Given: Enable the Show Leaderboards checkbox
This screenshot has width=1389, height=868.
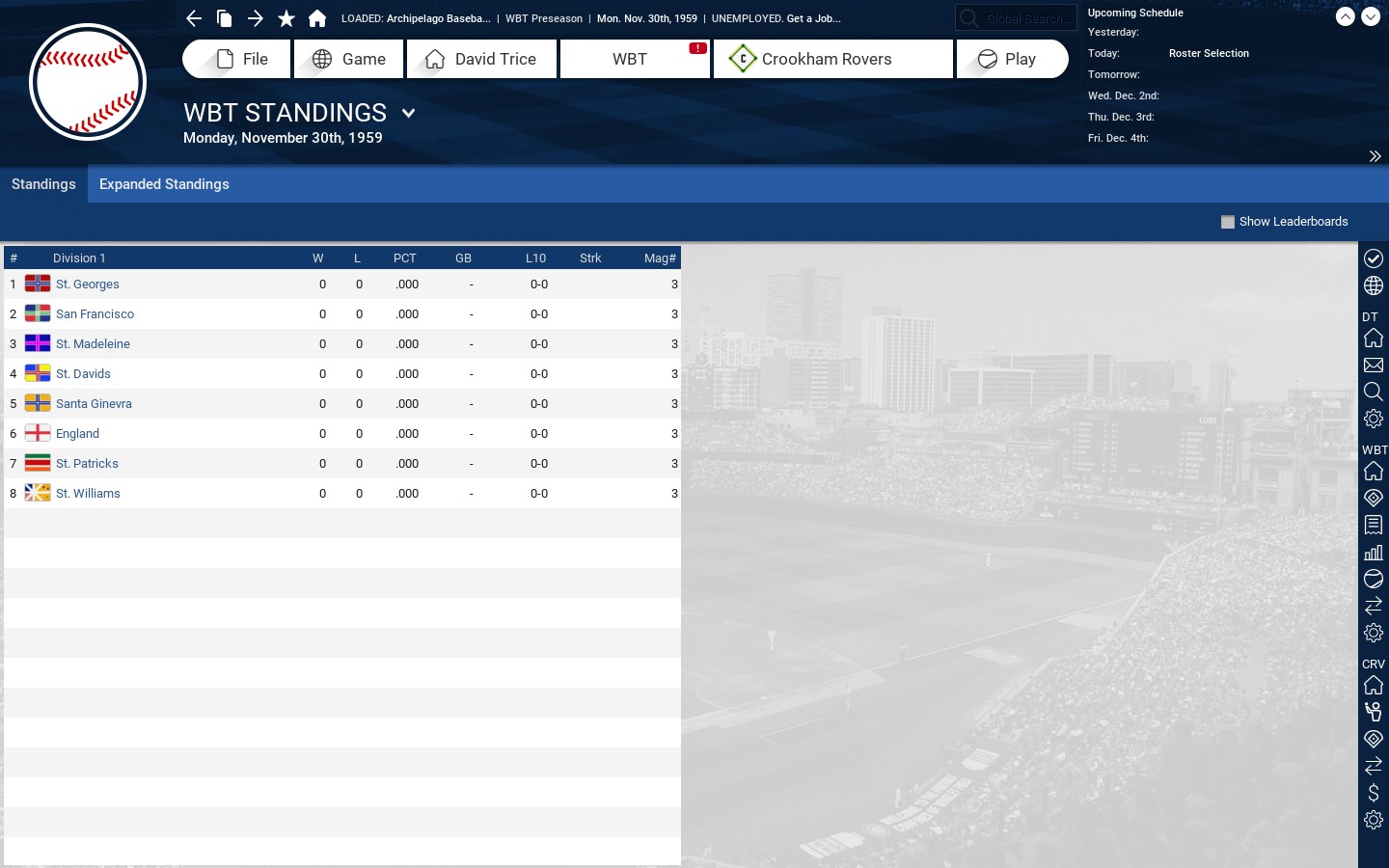Looking at the screenshot, I should click(1228, 222).
